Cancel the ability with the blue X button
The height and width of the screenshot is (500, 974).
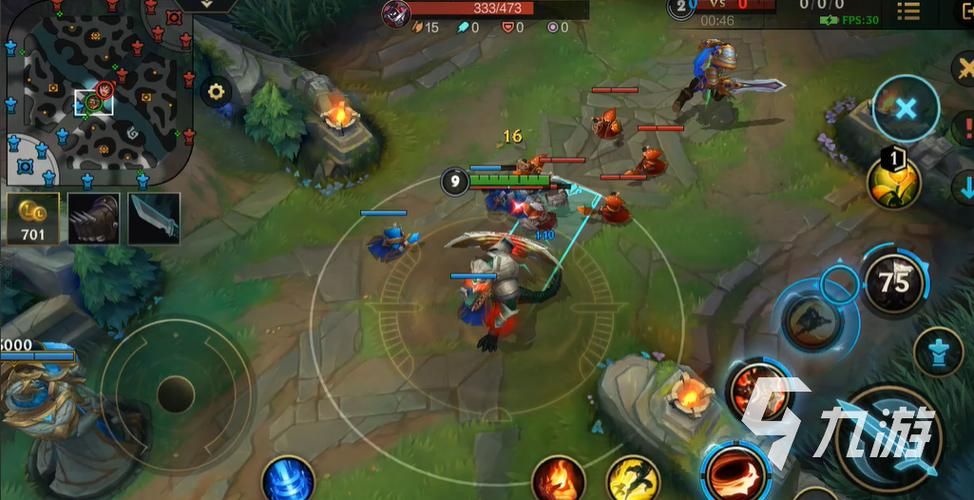click(905, 108)
